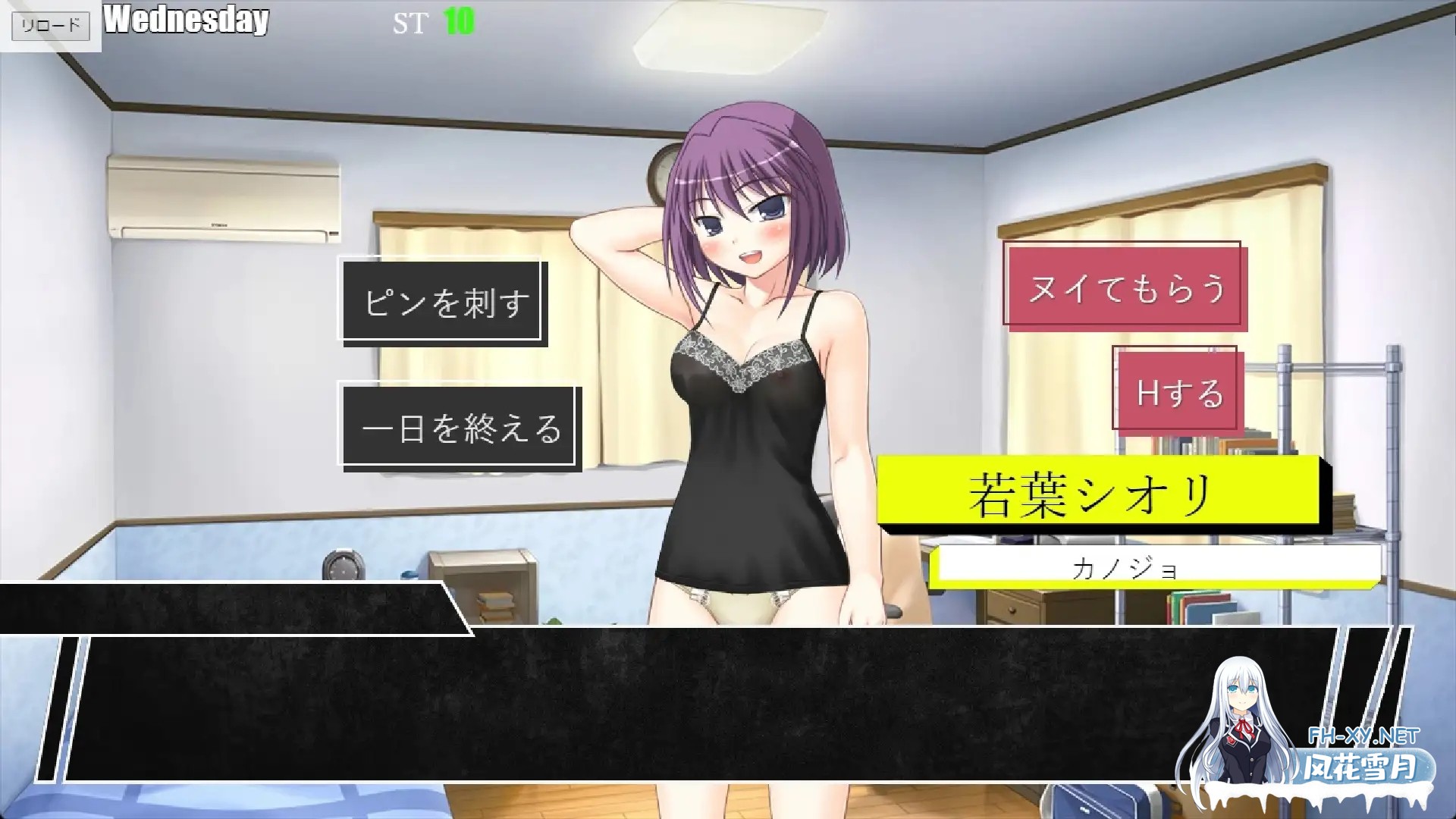The height and width of the screenshot is (819, 1456).
Task: Click the upper dialogue name banner
Action: (x=227, y=601)
